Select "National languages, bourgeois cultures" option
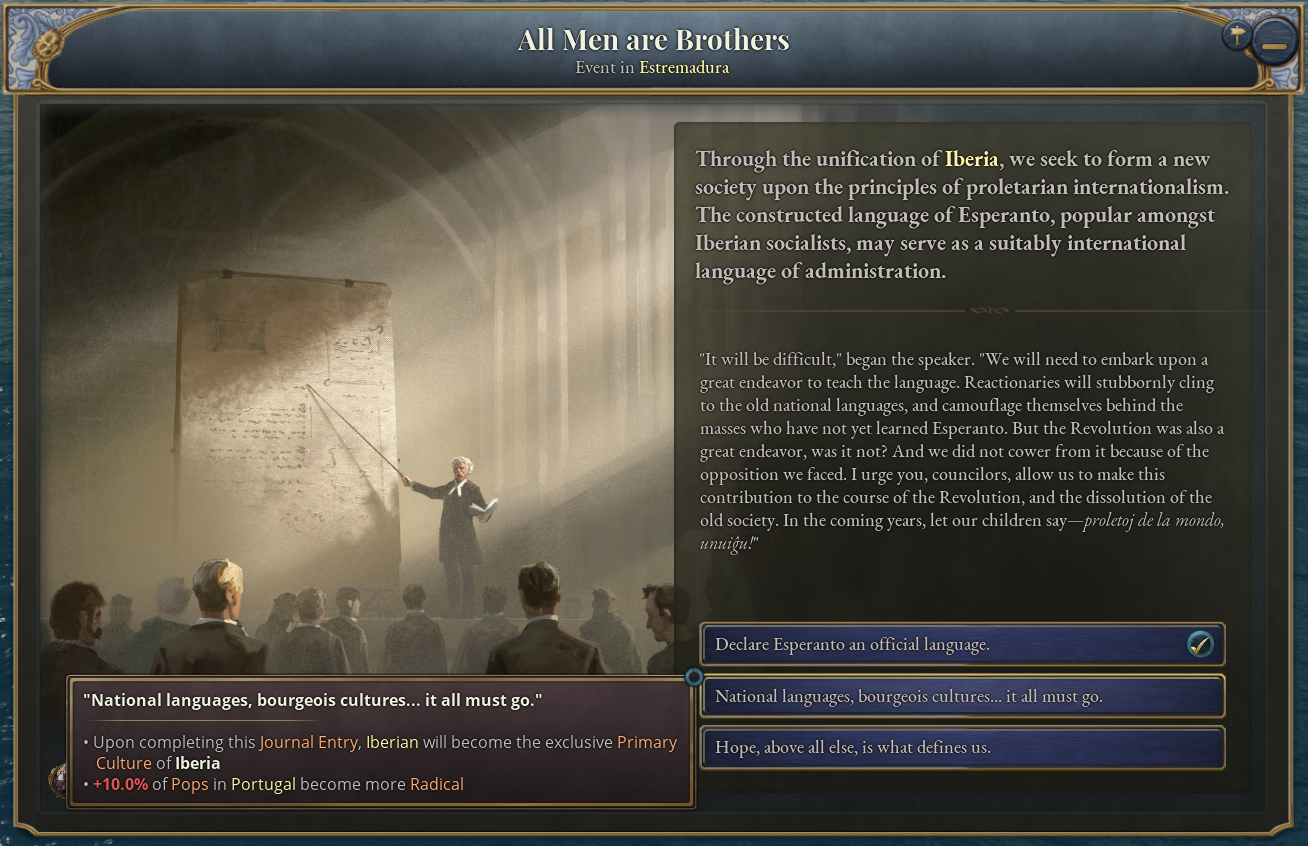The height and width of the screenshot is (846, 1308). point(962,697)
